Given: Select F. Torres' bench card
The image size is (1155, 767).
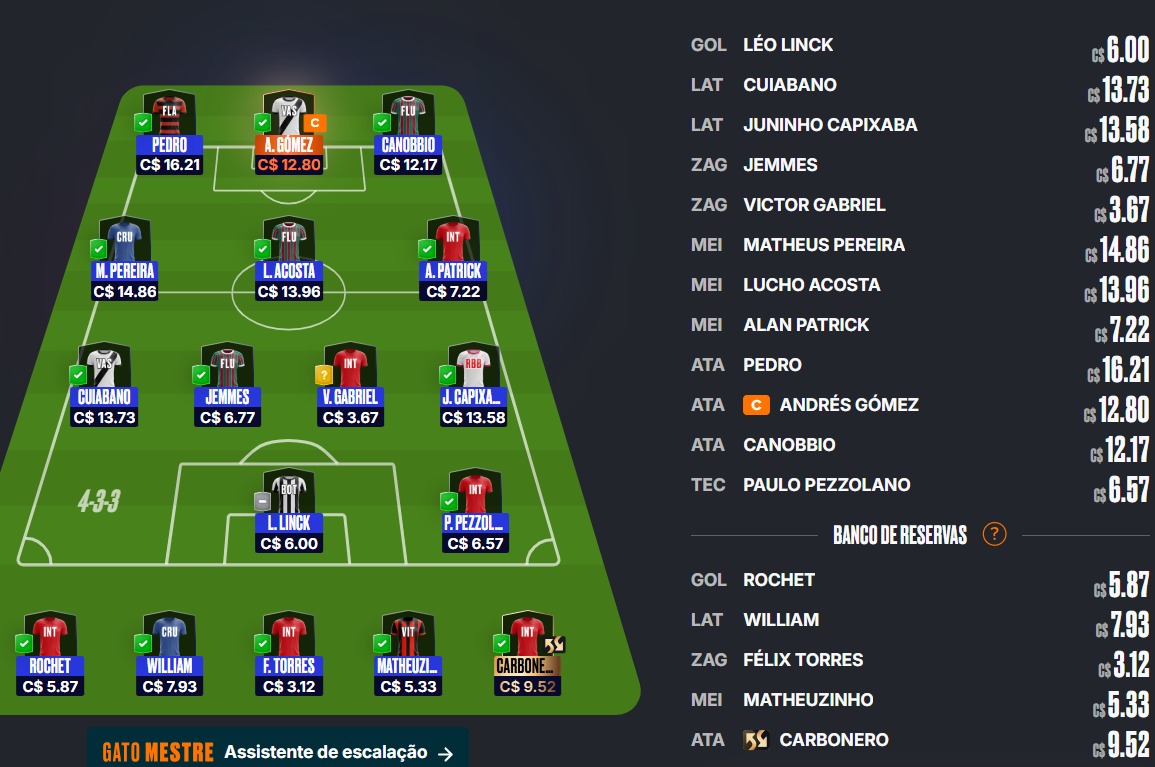Looking at the screenshot, I should (x=289, y=654).
